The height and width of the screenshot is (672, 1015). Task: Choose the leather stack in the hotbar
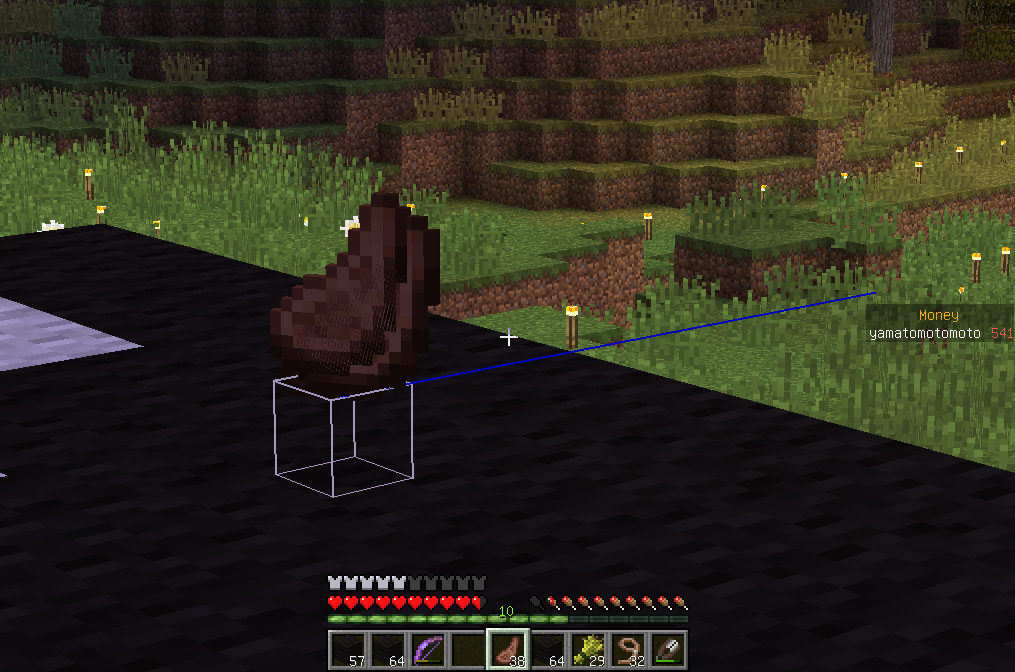(x=508, y=650)
